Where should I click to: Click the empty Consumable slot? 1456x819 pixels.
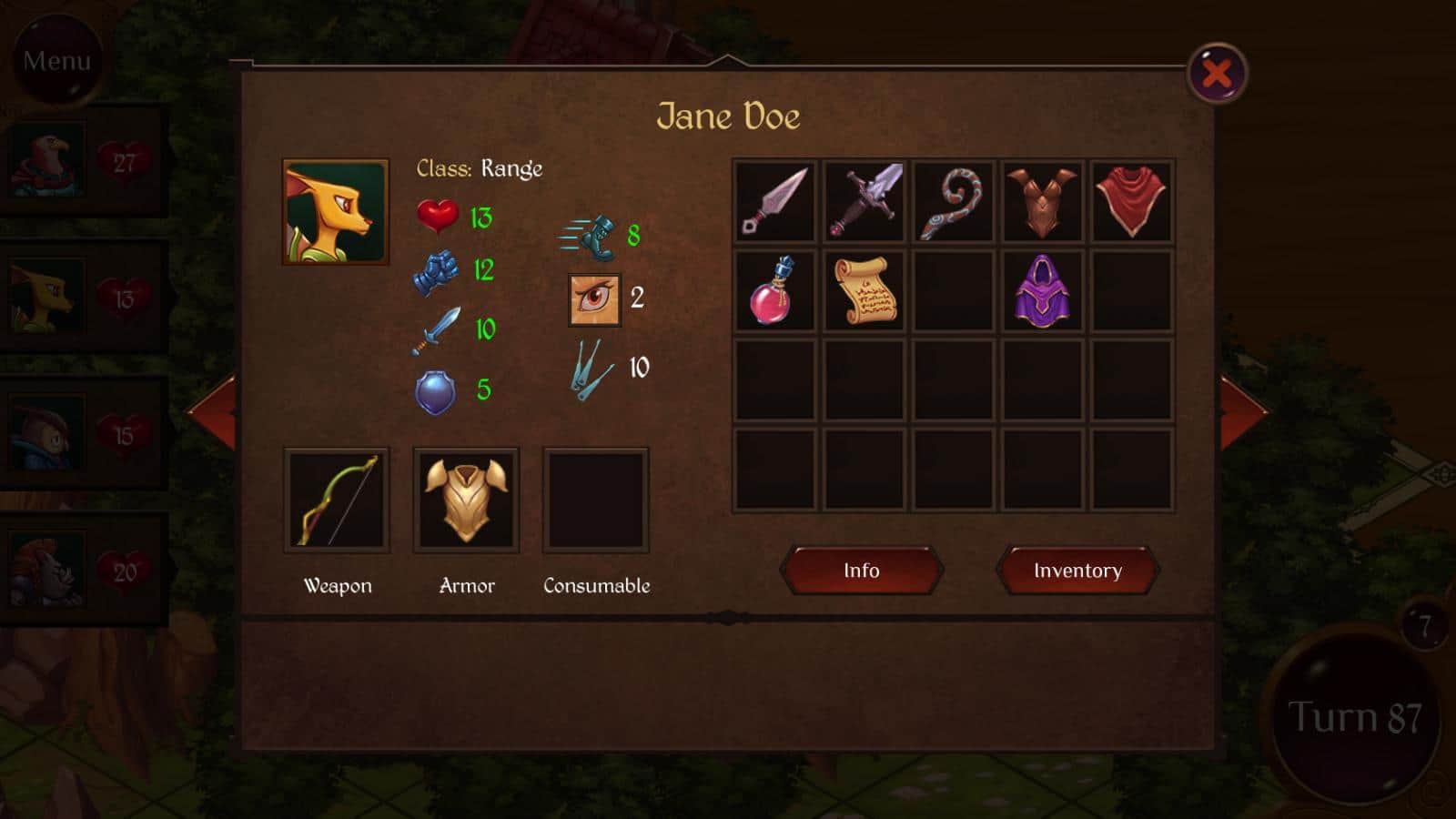pyautogui.click(x=596, y=500)
